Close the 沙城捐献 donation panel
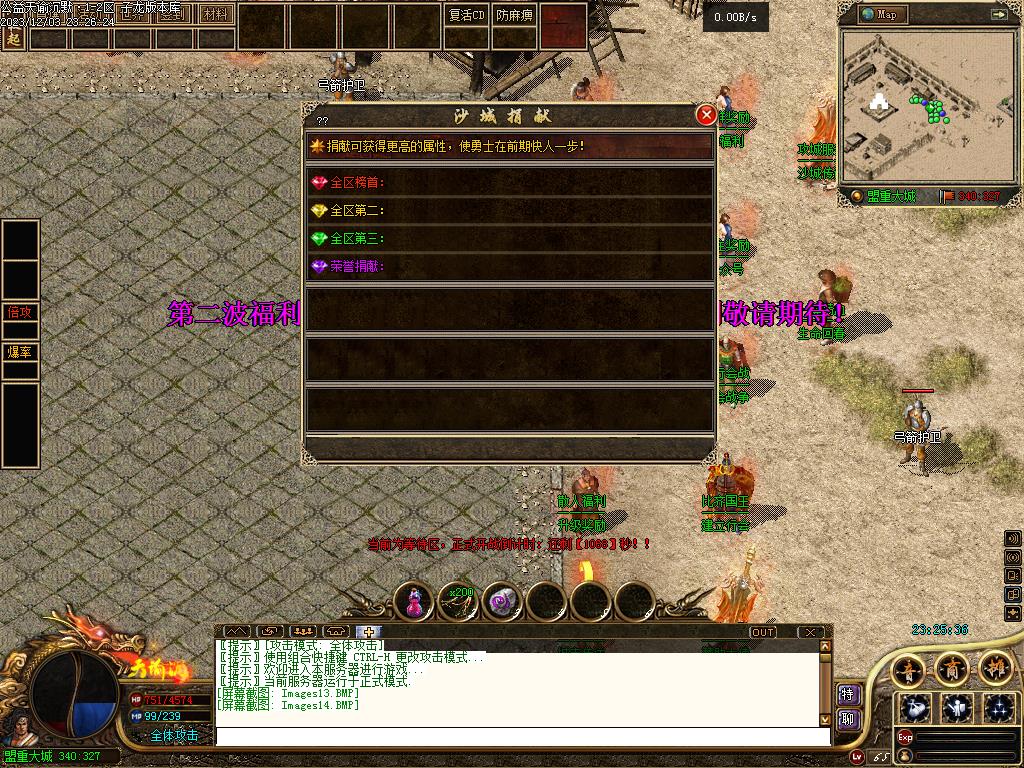This screenshot has width=1024, height=768. coord(706,115)
